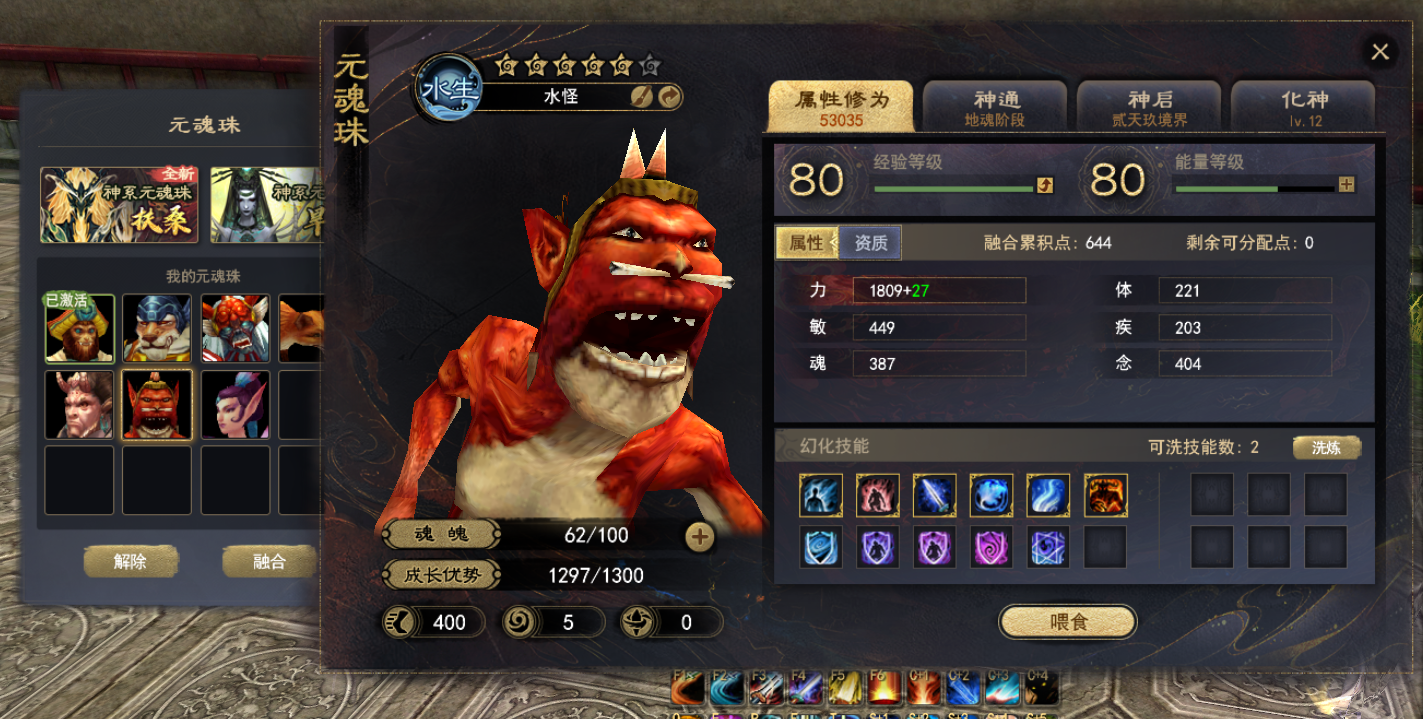The image size is (1423, 719).
Task: Pick the purple-haired elf soul orb
Action: click(x=236, y=405)
